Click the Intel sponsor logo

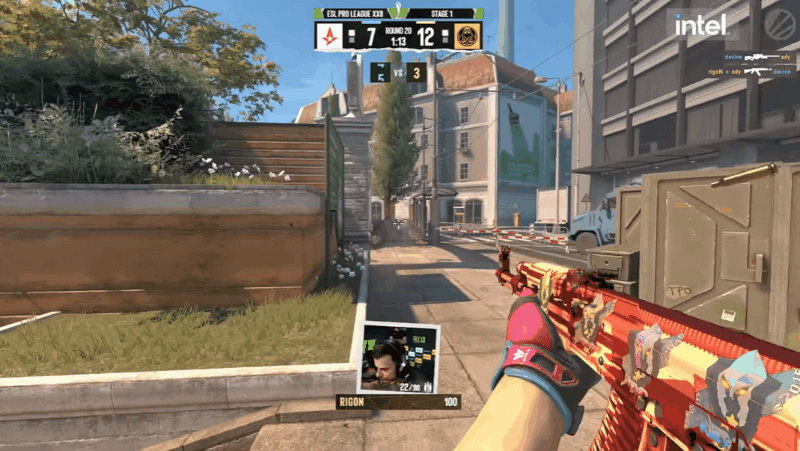(x=700, y=25)
